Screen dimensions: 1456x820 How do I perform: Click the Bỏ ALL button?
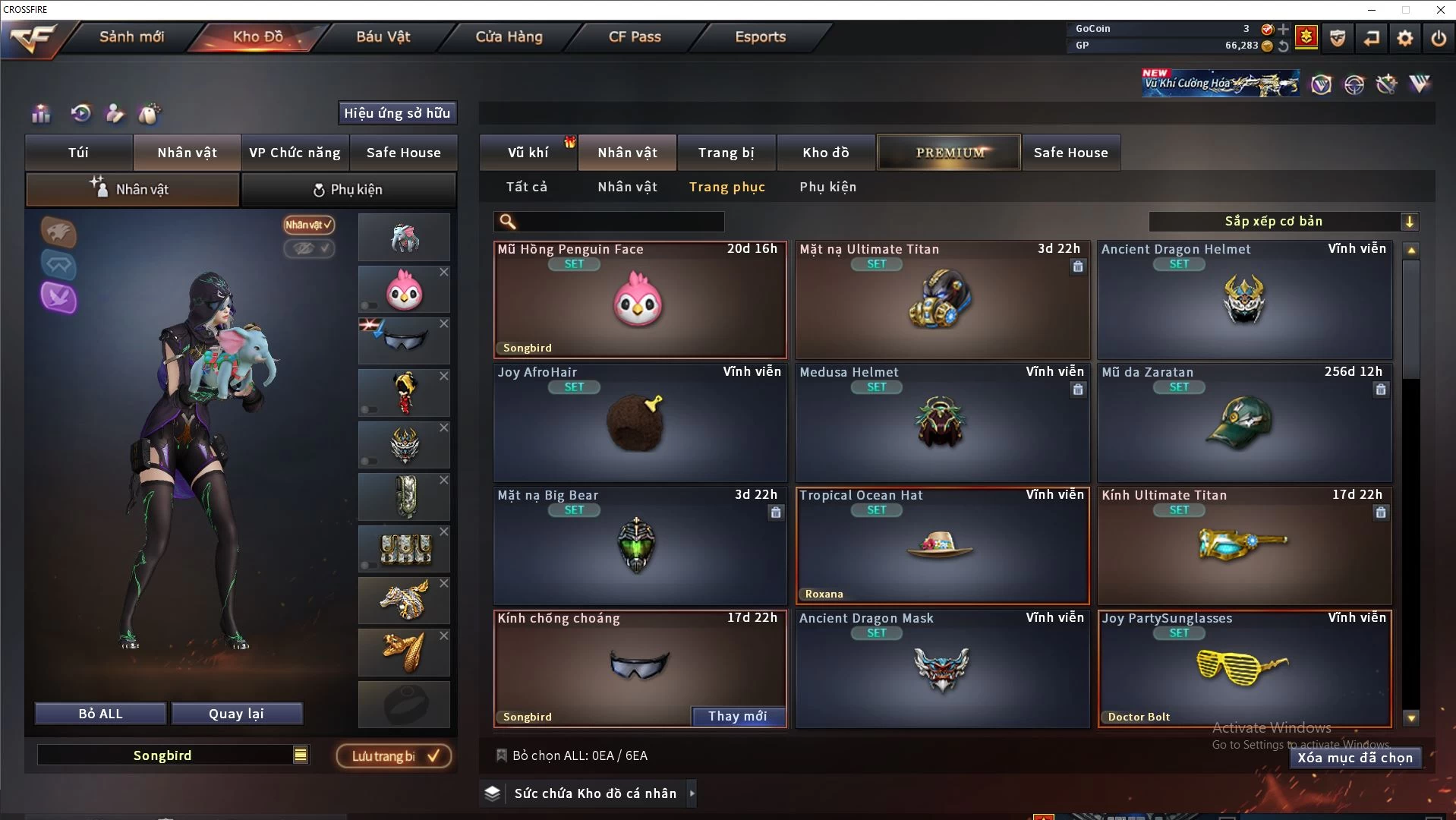click(100, 714)
